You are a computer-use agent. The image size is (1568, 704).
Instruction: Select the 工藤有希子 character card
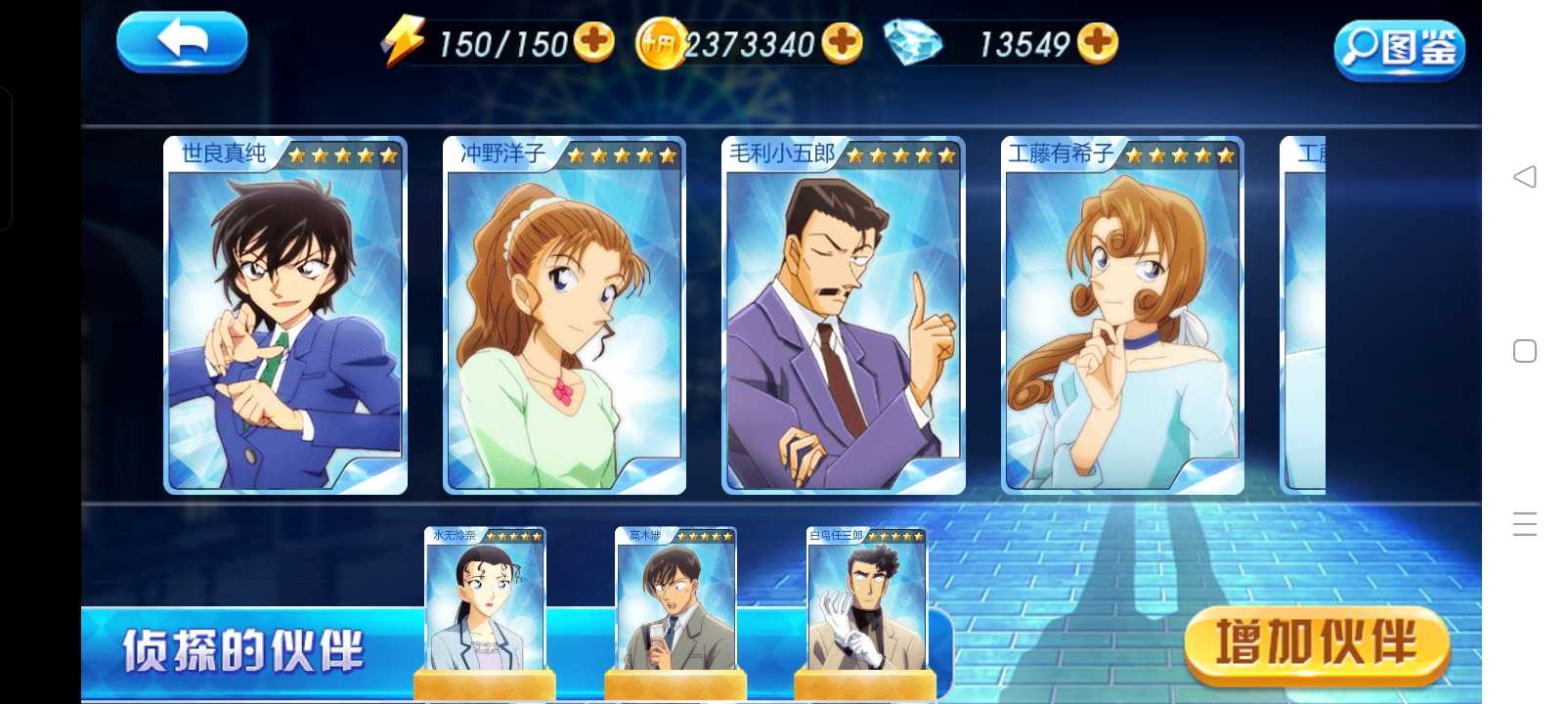pyautogui.click(x=1122, y=316)
